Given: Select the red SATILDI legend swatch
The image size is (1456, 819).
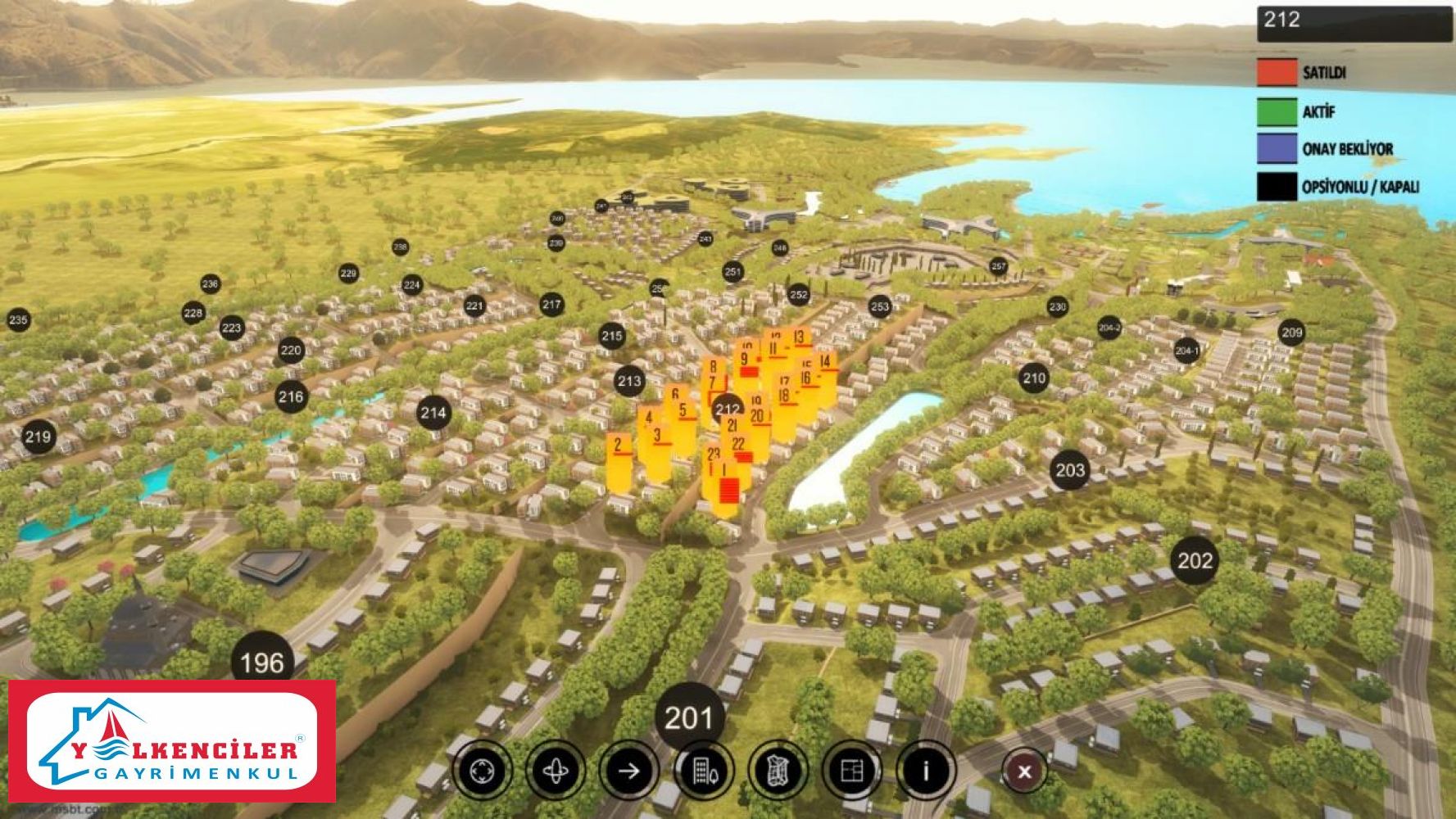Looking at the screenshot, I should (1277, 72).
